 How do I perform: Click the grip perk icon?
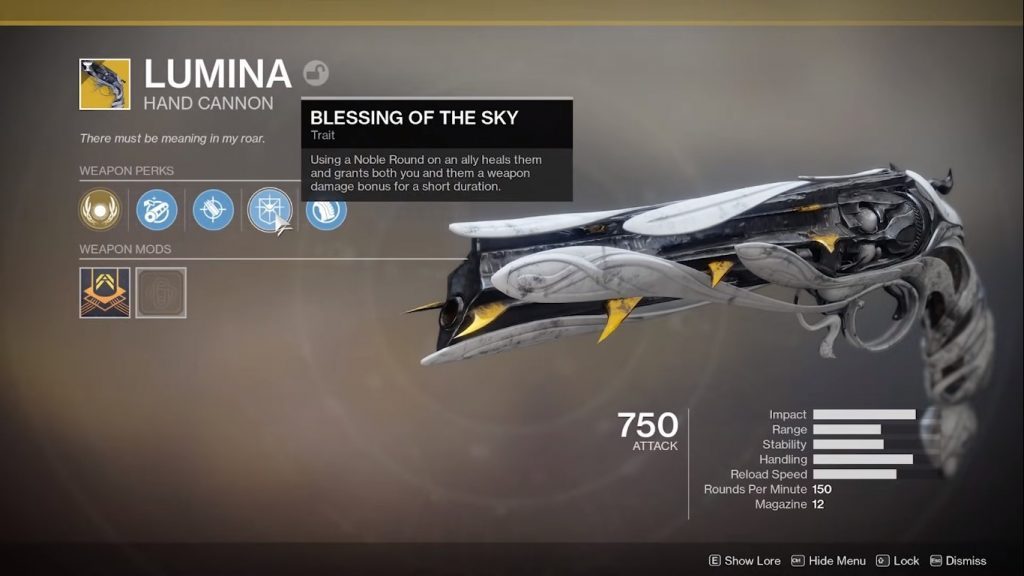coord(327,211)
